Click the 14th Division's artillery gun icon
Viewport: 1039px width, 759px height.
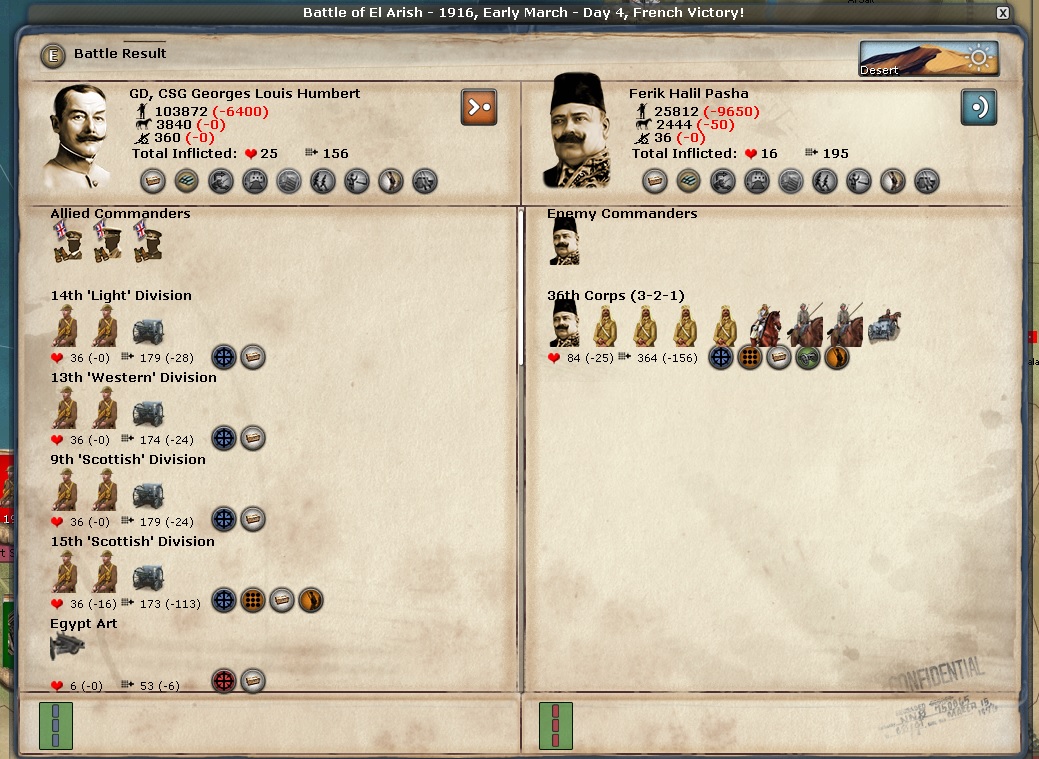[x=148, y=330]
